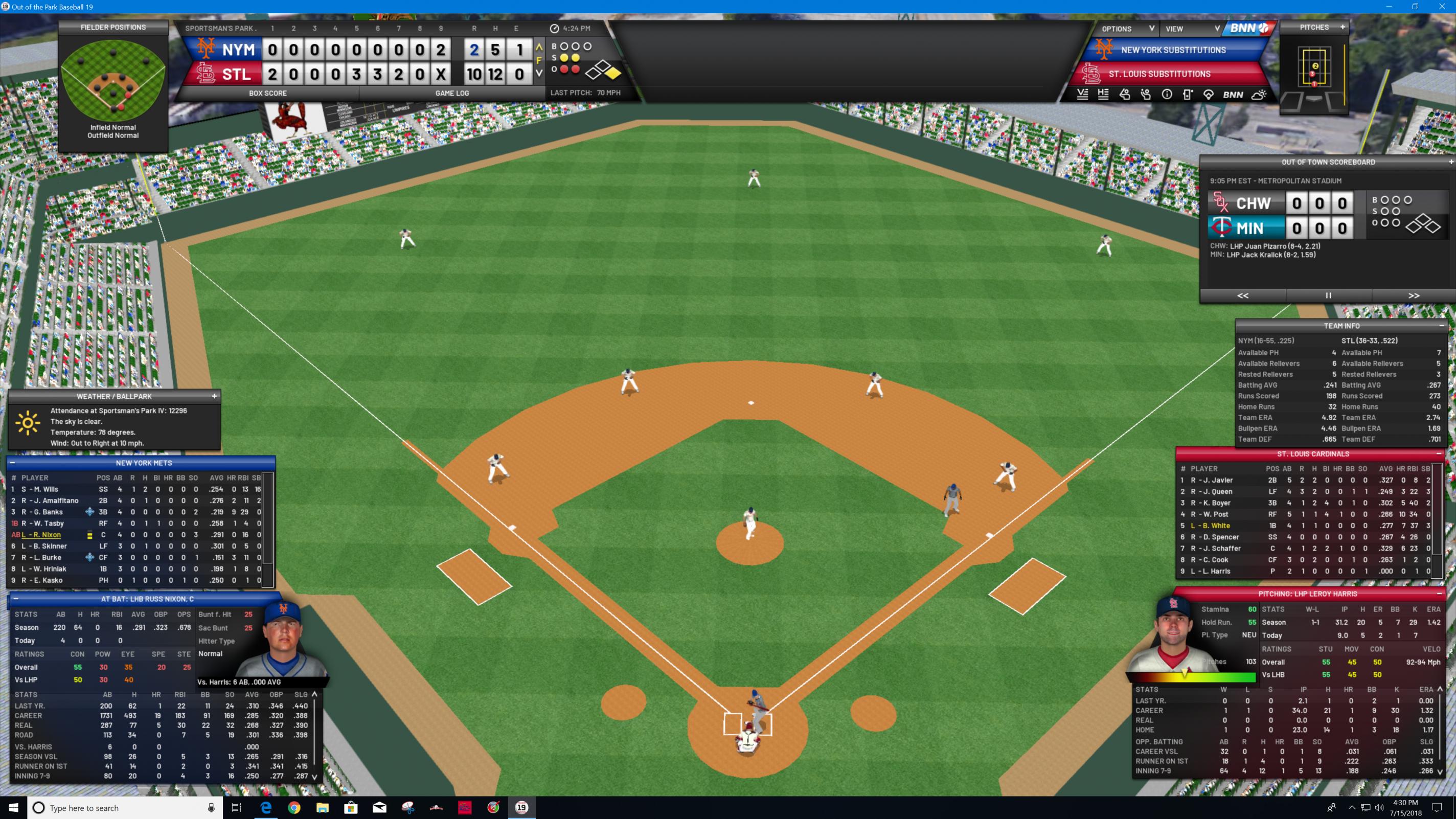Open the Box Score
The height and width of the screenshot is (819, 1456).
267,93
